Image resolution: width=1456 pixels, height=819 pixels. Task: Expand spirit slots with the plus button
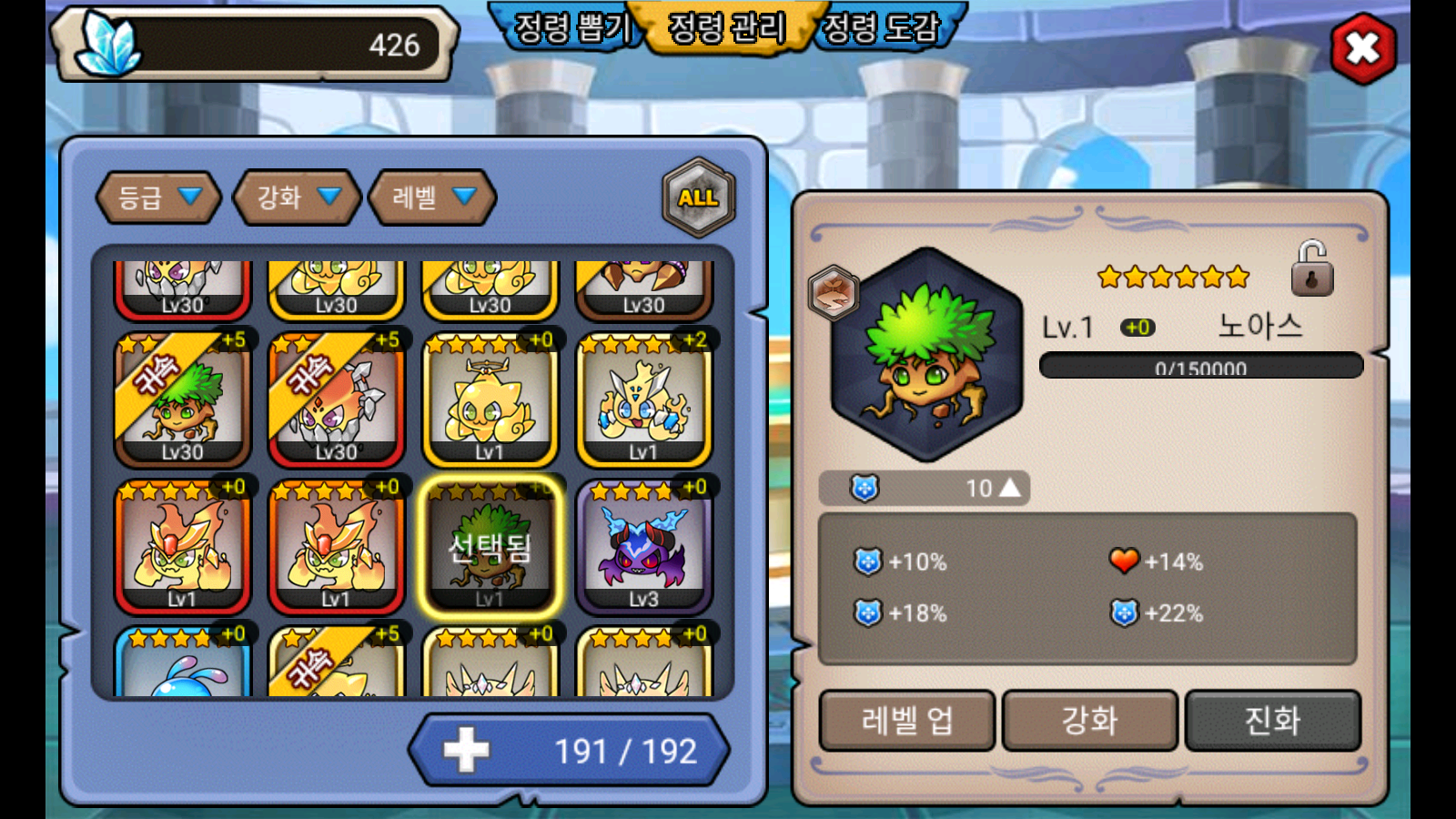pyautogui.click(x=466, y=751)
